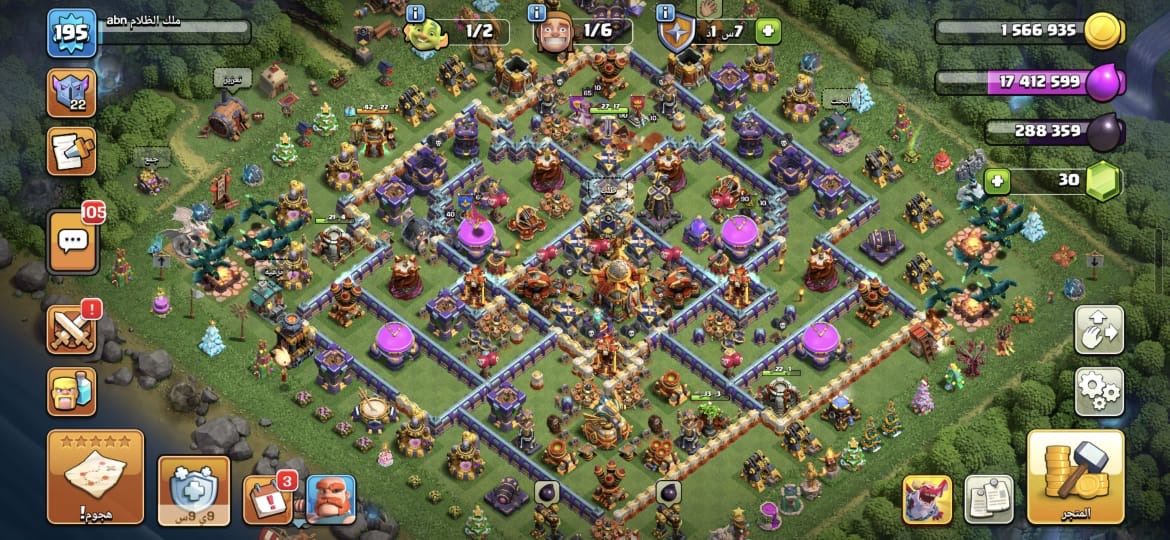The width and height of the screenshot is (1170, 540).
Task: Open the shield timer icon
Action: [x=194, y=490]
